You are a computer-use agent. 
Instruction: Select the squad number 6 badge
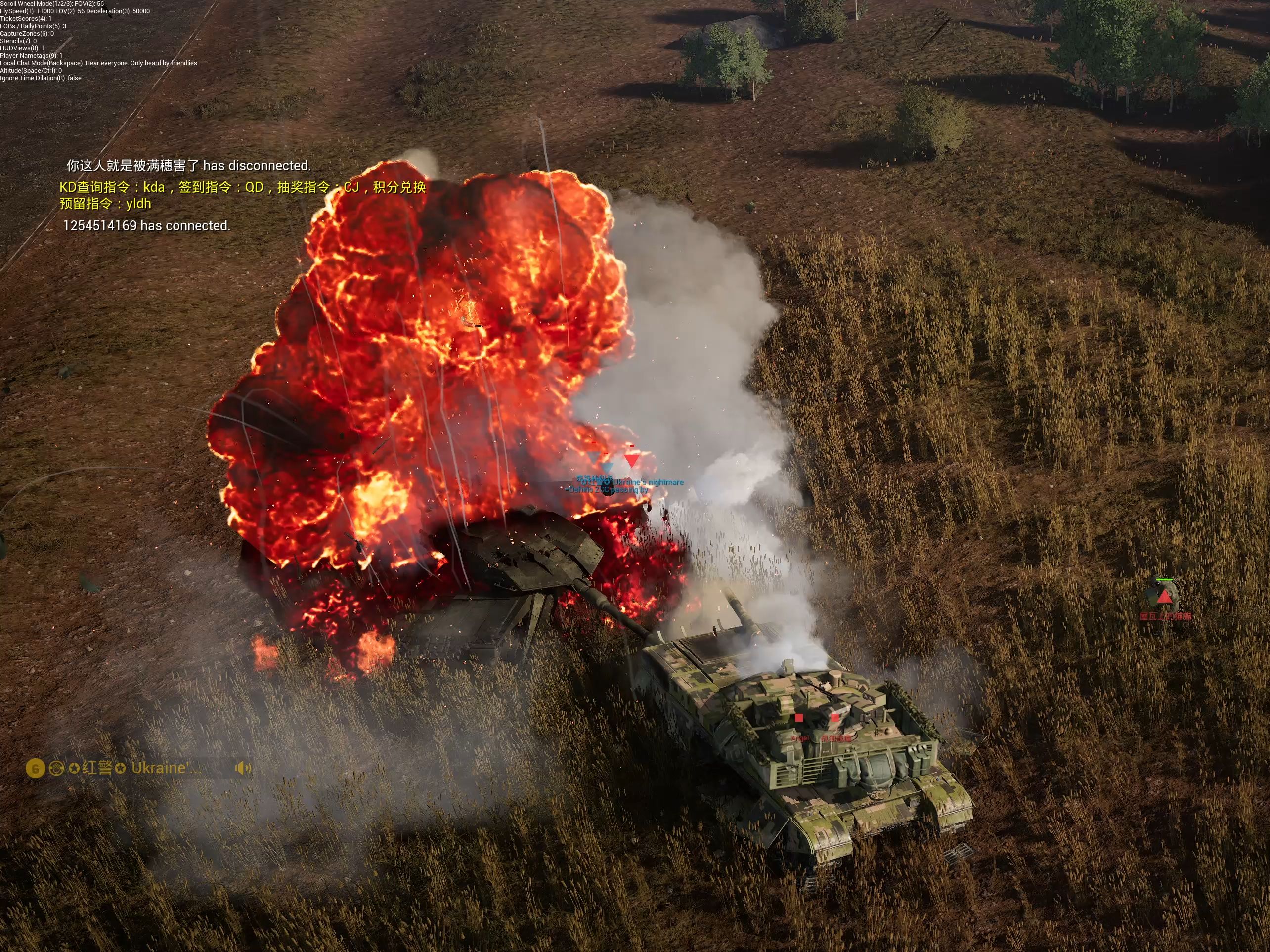pos(35,768)
